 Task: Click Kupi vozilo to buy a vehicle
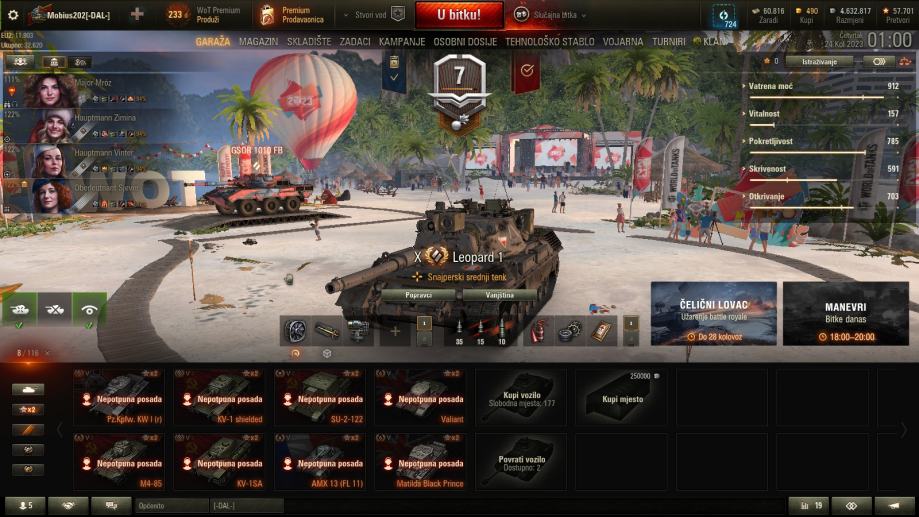click(x=520, y=397)
